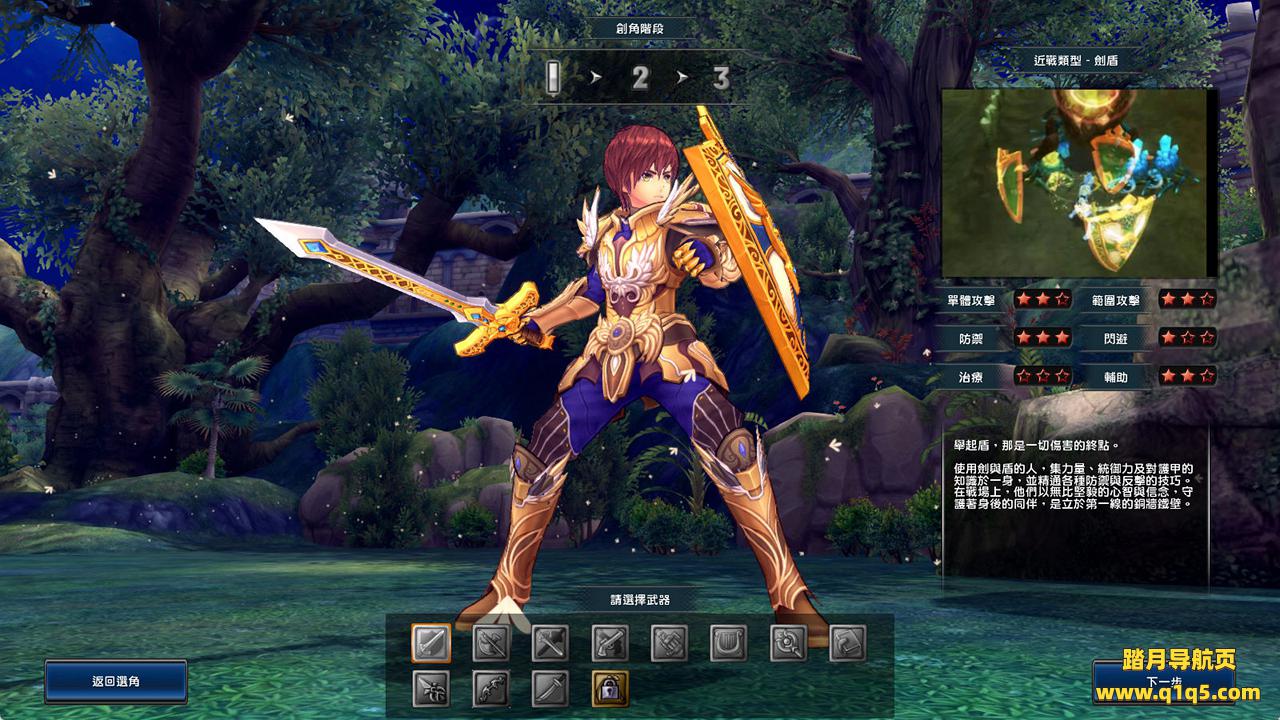Select the harp weapon icon
This screenshot has height=720, width=1280.
tap(729, 643)
